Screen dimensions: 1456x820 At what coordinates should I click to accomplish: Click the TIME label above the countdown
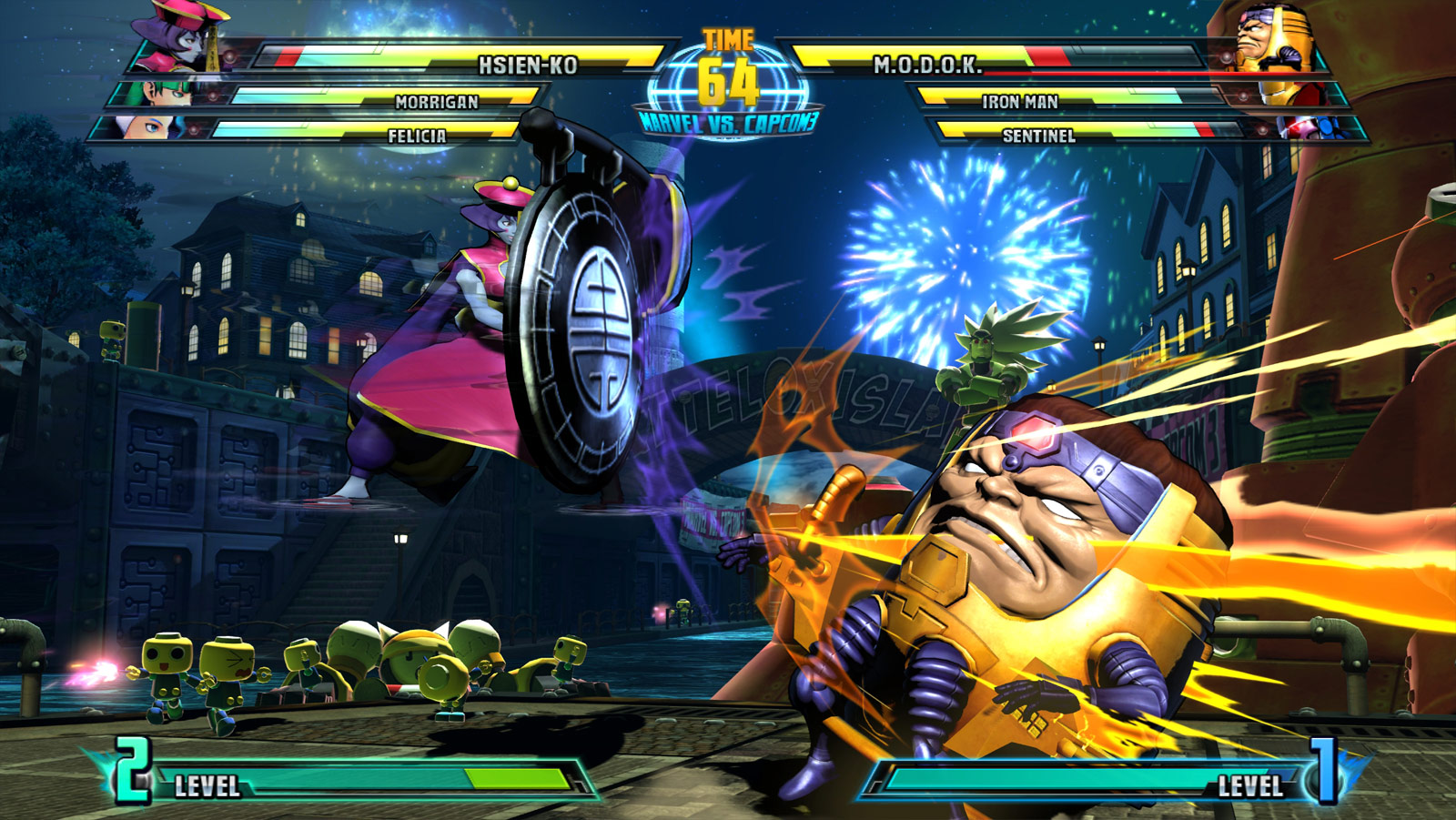(x=727, y=38)
